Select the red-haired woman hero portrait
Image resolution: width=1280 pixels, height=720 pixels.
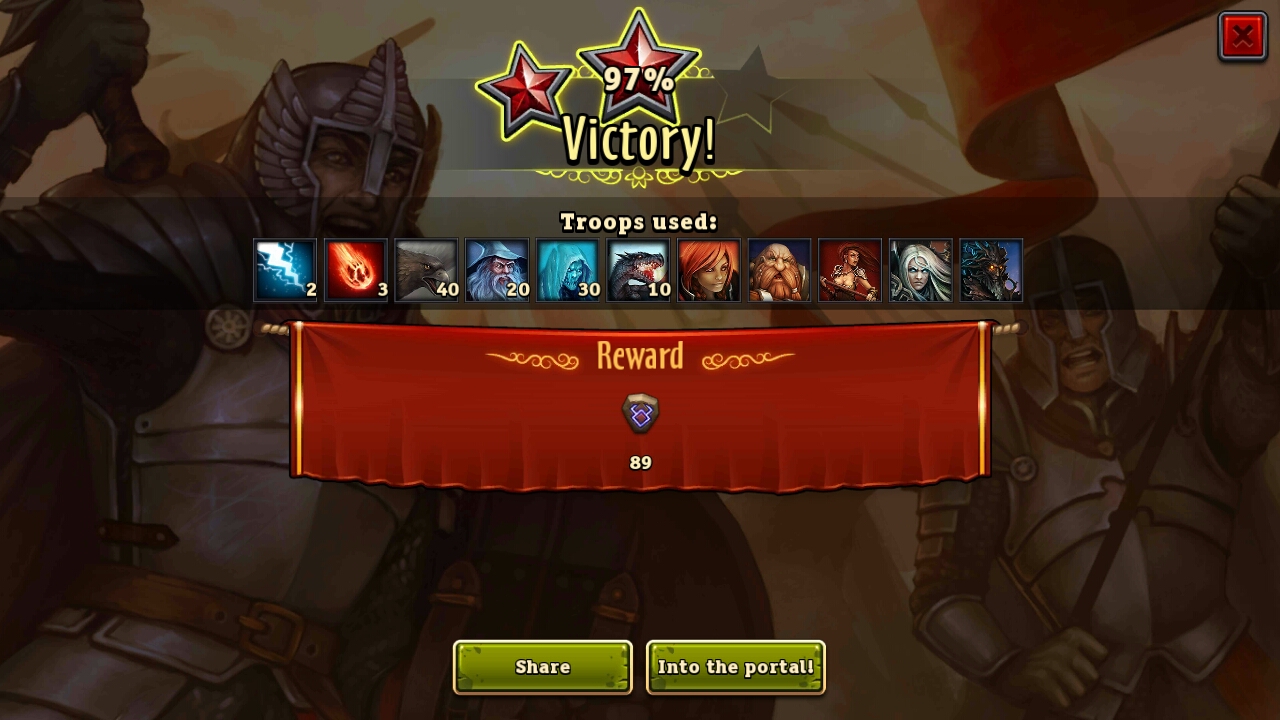tap(709, 270)
